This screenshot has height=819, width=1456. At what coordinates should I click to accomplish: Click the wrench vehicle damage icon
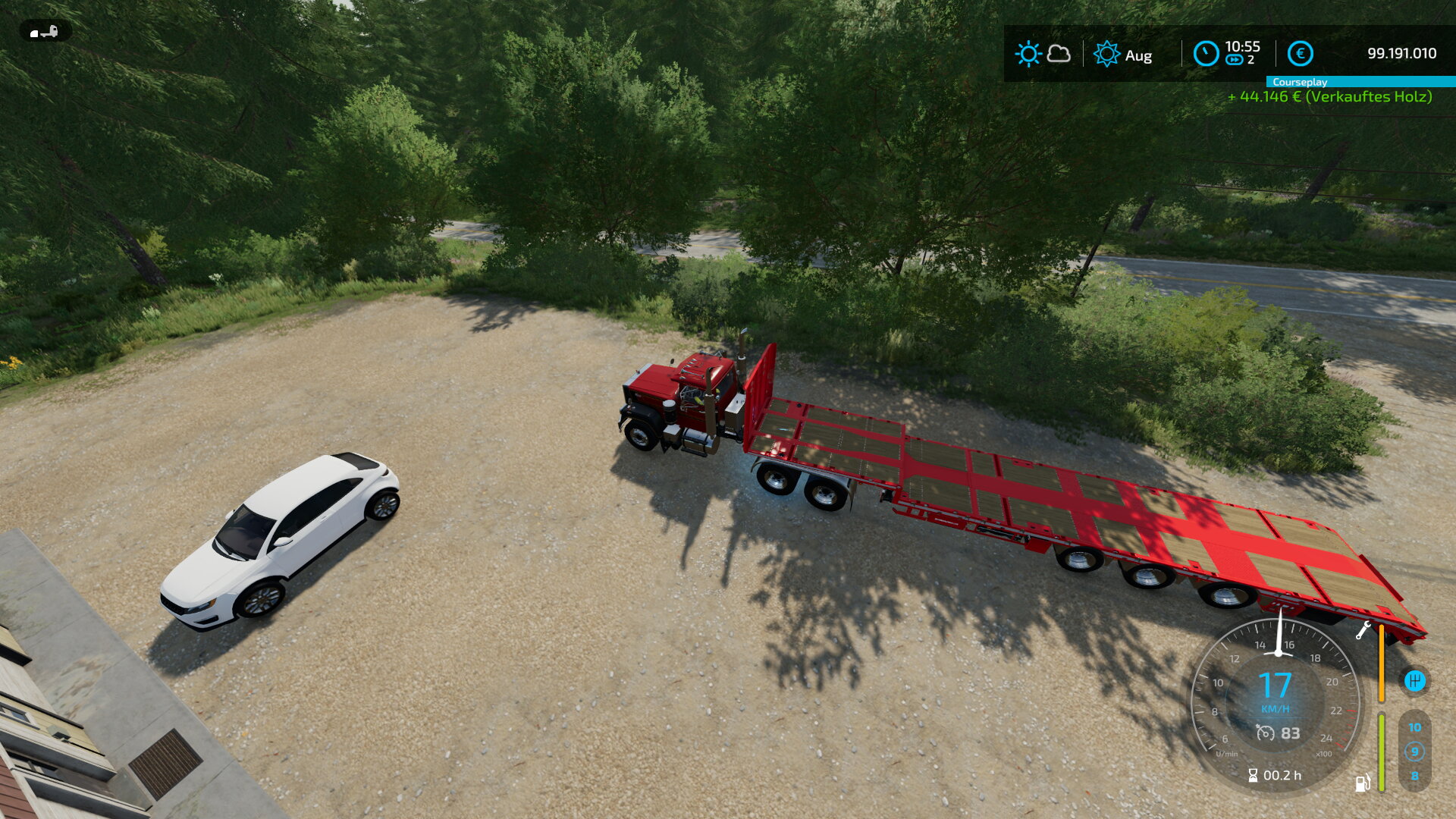[x=1363, y=630]
